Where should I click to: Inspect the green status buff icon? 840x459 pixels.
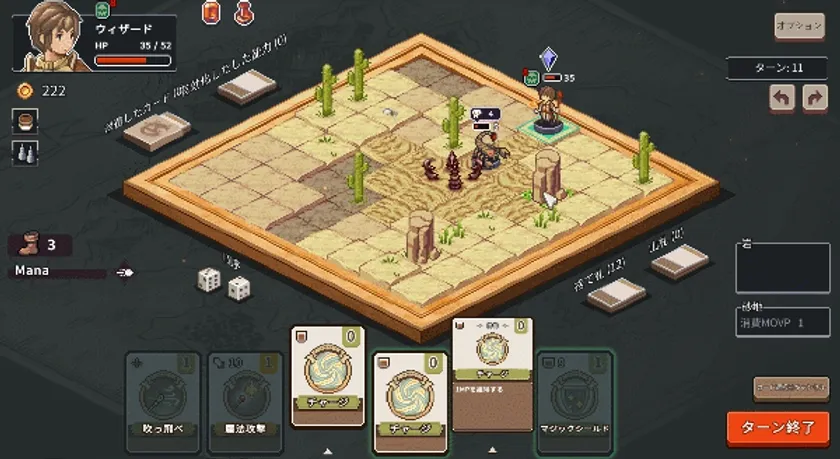[101, 10]
